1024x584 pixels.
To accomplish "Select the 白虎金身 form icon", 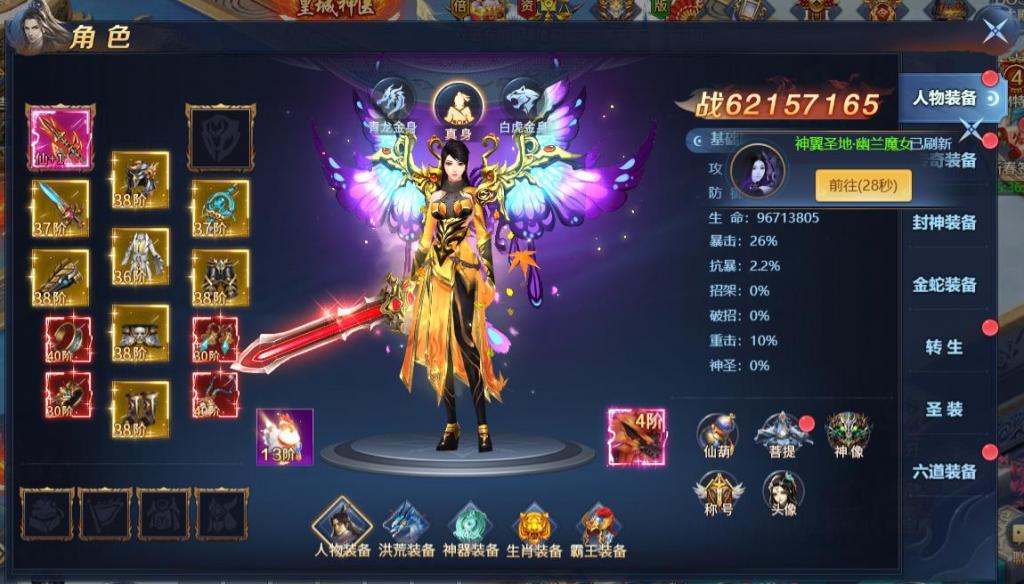I will [524, 100].
